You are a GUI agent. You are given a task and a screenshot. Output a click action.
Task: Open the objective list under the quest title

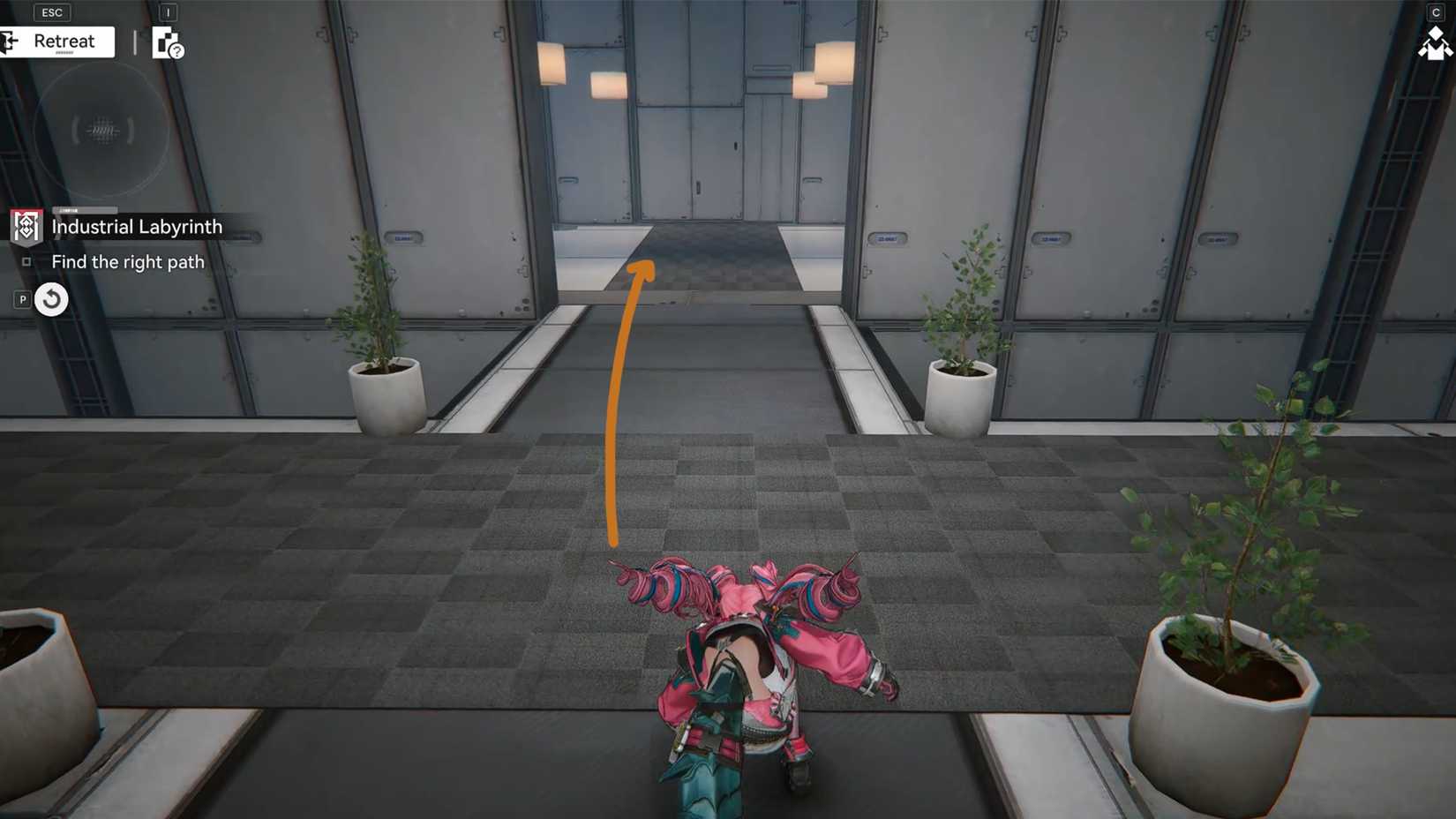[128, 261]
